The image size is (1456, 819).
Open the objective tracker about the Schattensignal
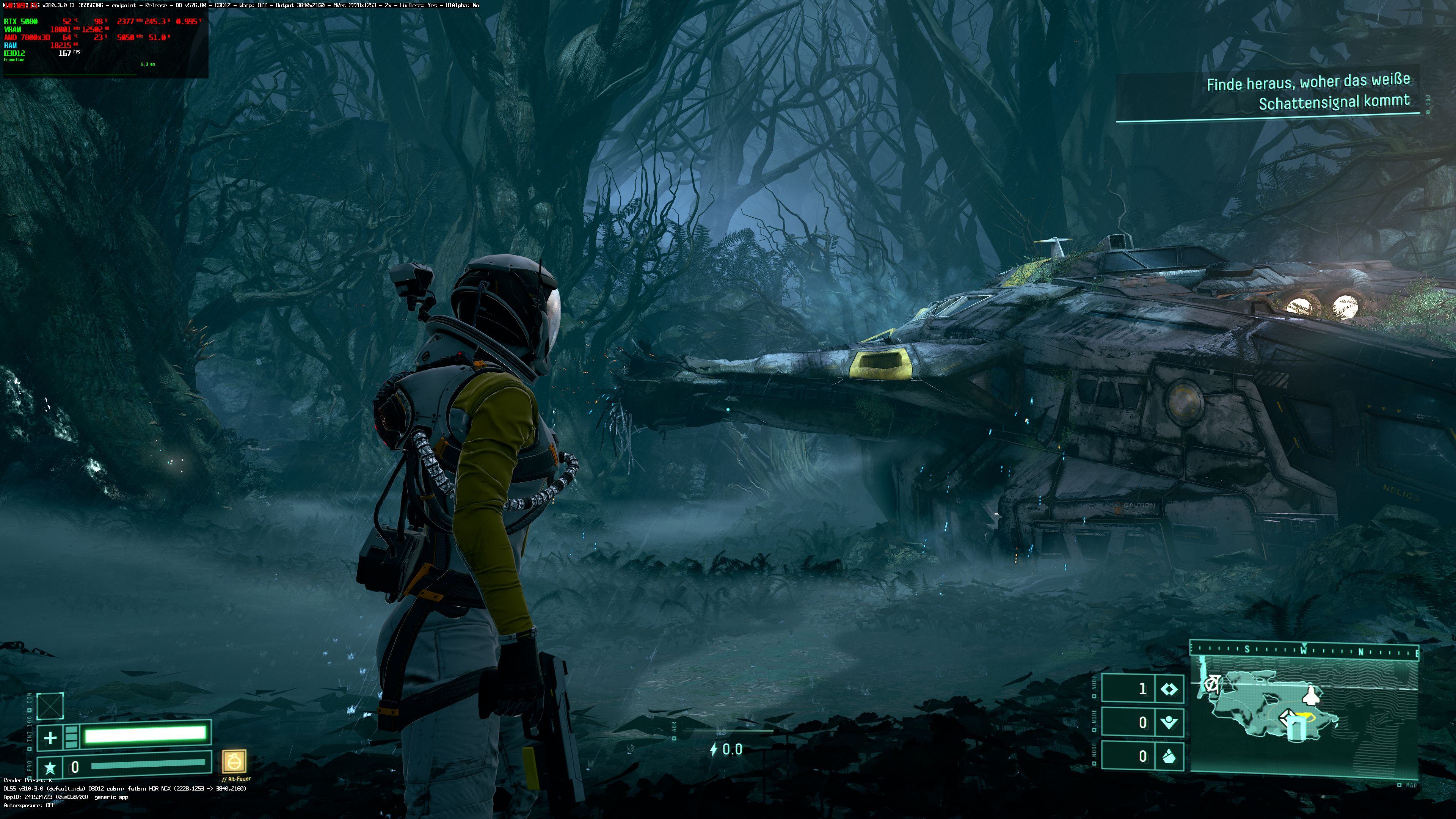[1308, 92]
